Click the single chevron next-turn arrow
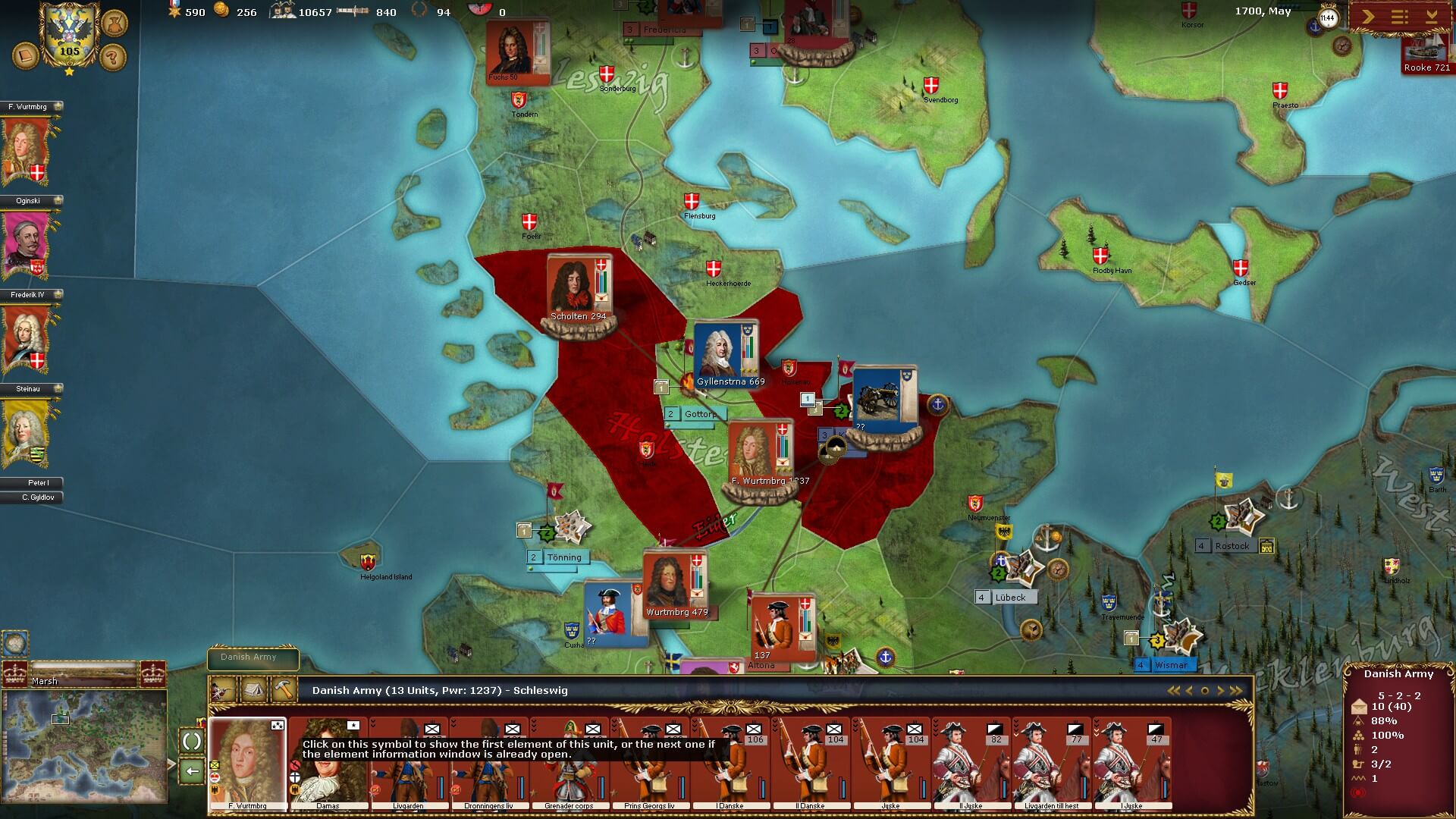1456x819 pixels. tap(1368, 17)
